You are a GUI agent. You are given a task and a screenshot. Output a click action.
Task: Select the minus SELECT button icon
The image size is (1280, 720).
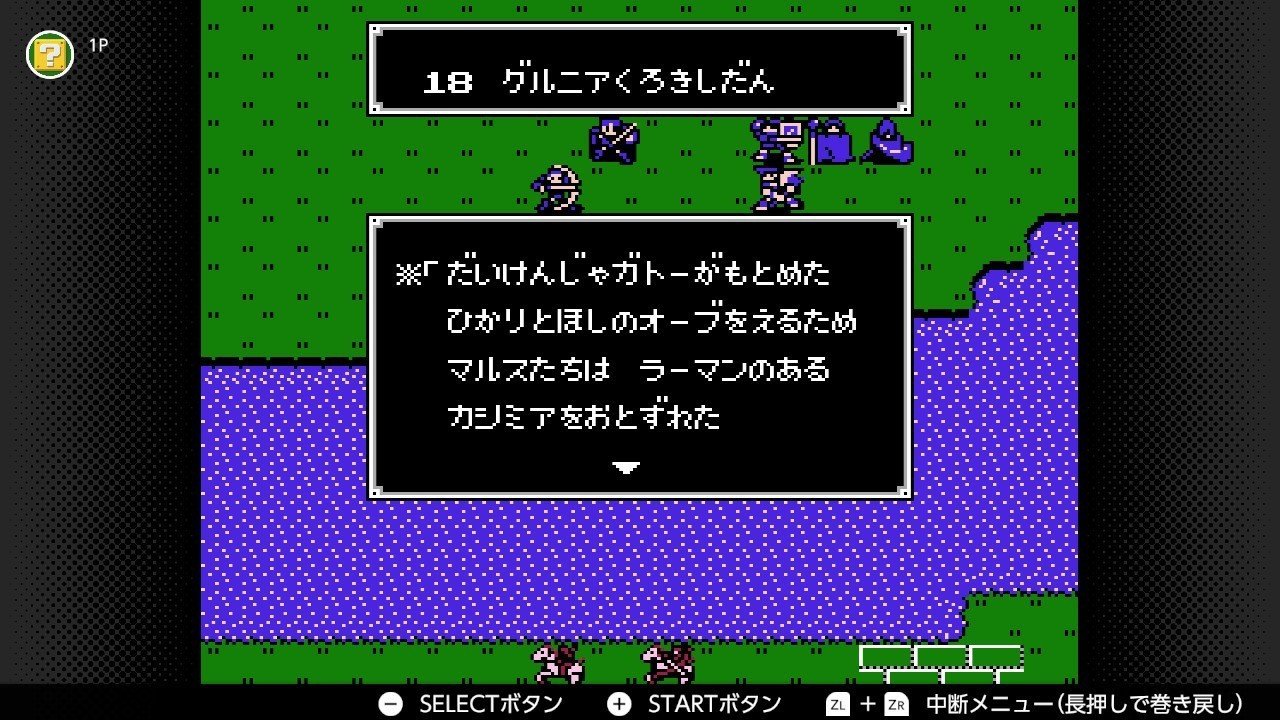(390, 703)
